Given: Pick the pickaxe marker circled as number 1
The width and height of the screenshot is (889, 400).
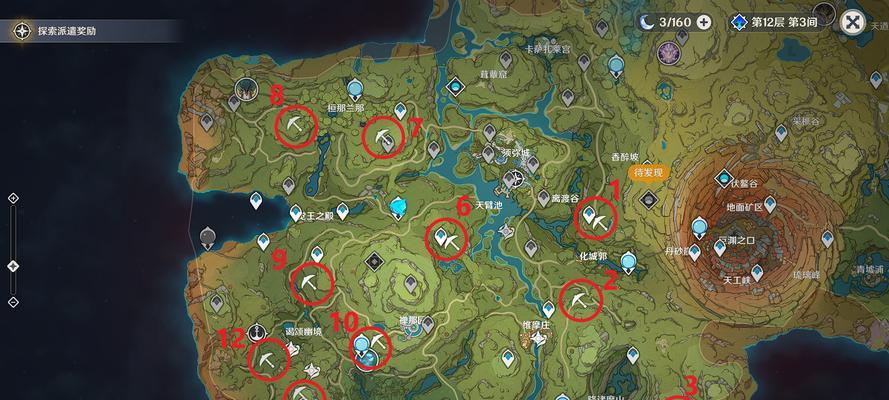Looking at the screenshot, I should tap(597, 218).
